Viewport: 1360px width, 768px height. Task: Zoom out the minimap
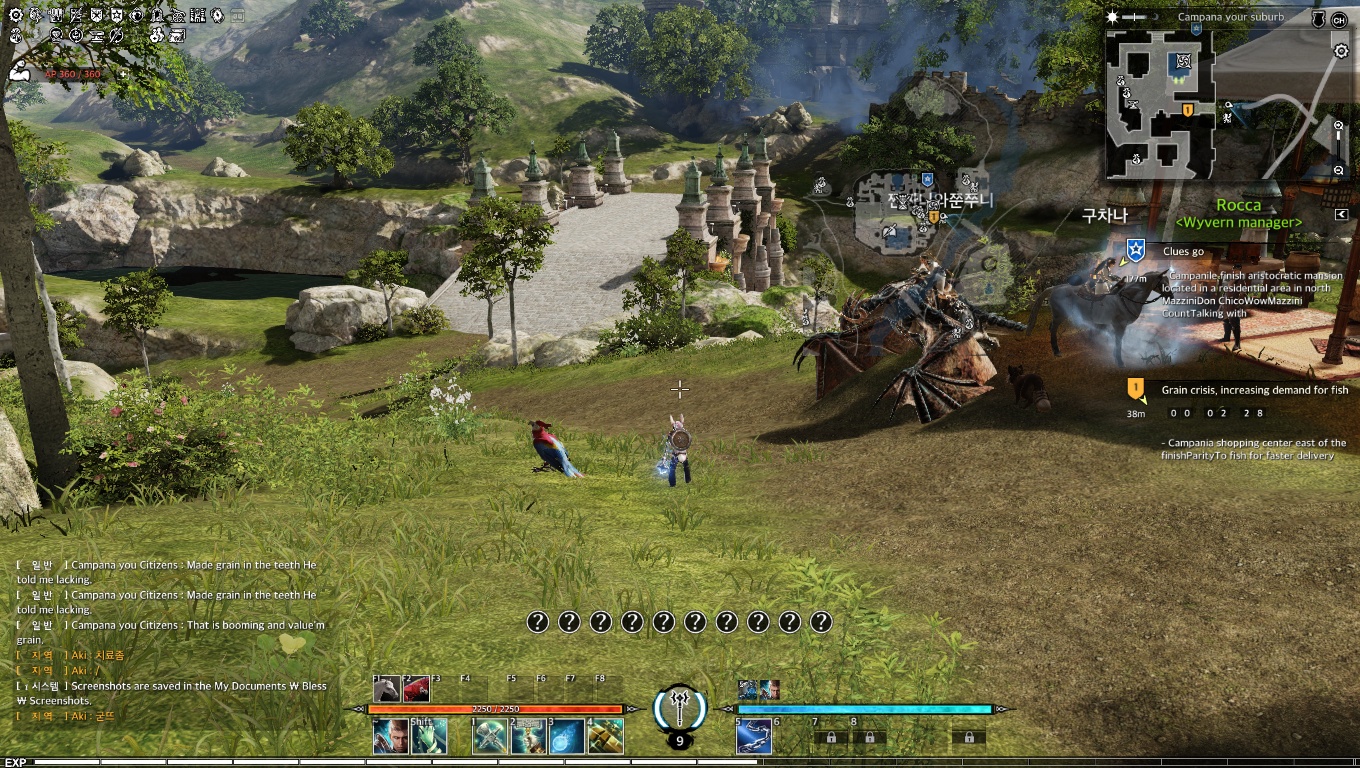1339,171
